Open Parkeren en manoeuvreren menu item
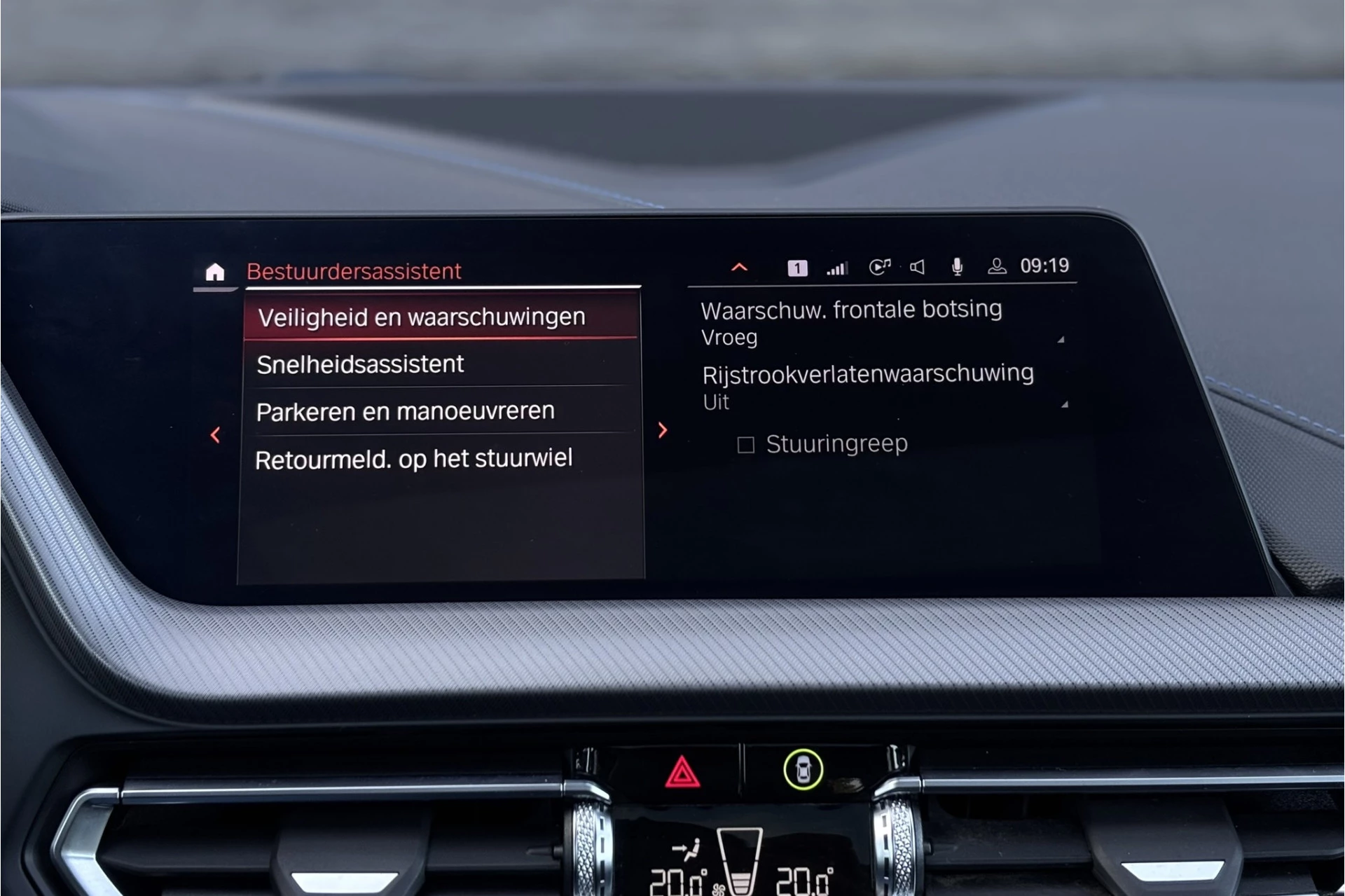The image size is (1345, 896). [x=406, y=411]
